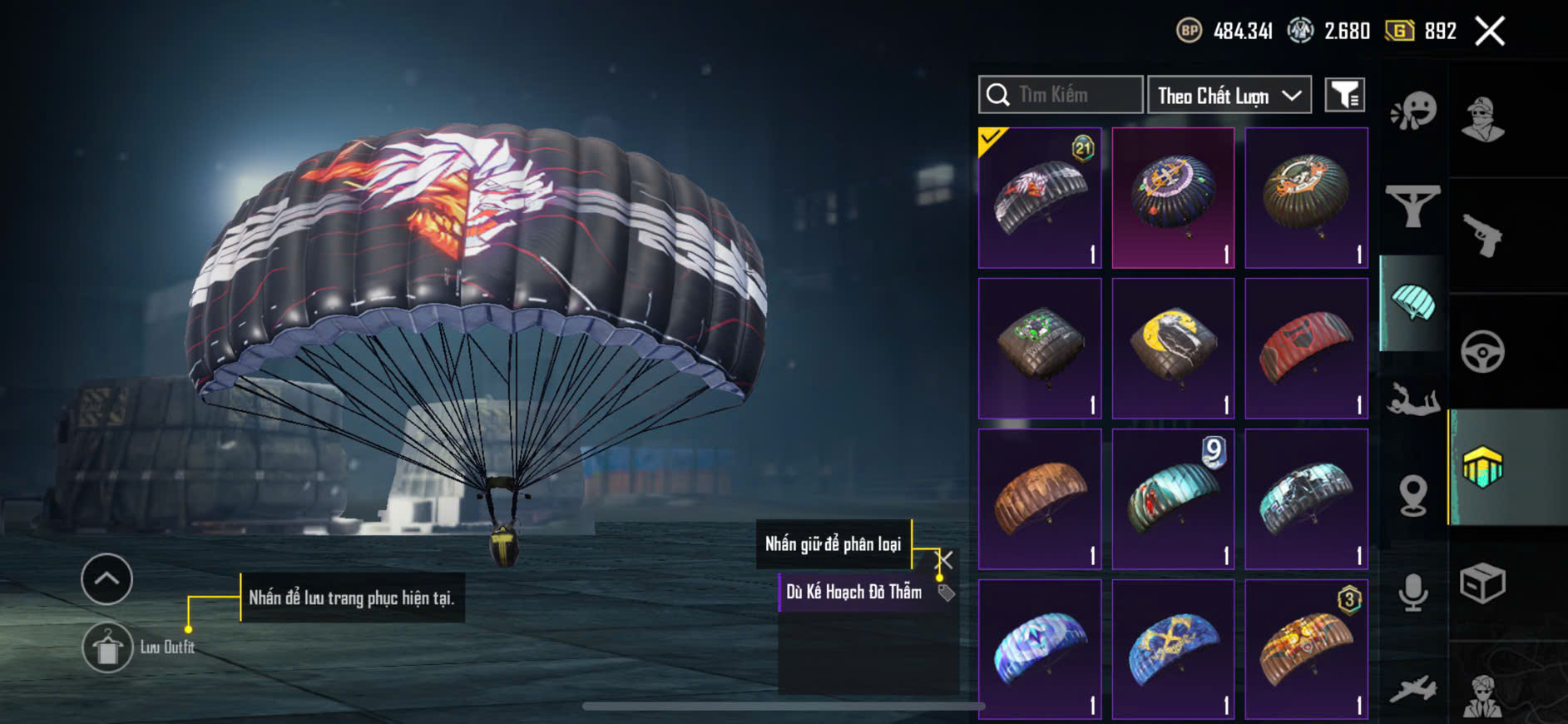Screen dimensions: 1568x724
Task: Select the equipped parachute with level 21 badge
Action: click(x=1040, y=198)
